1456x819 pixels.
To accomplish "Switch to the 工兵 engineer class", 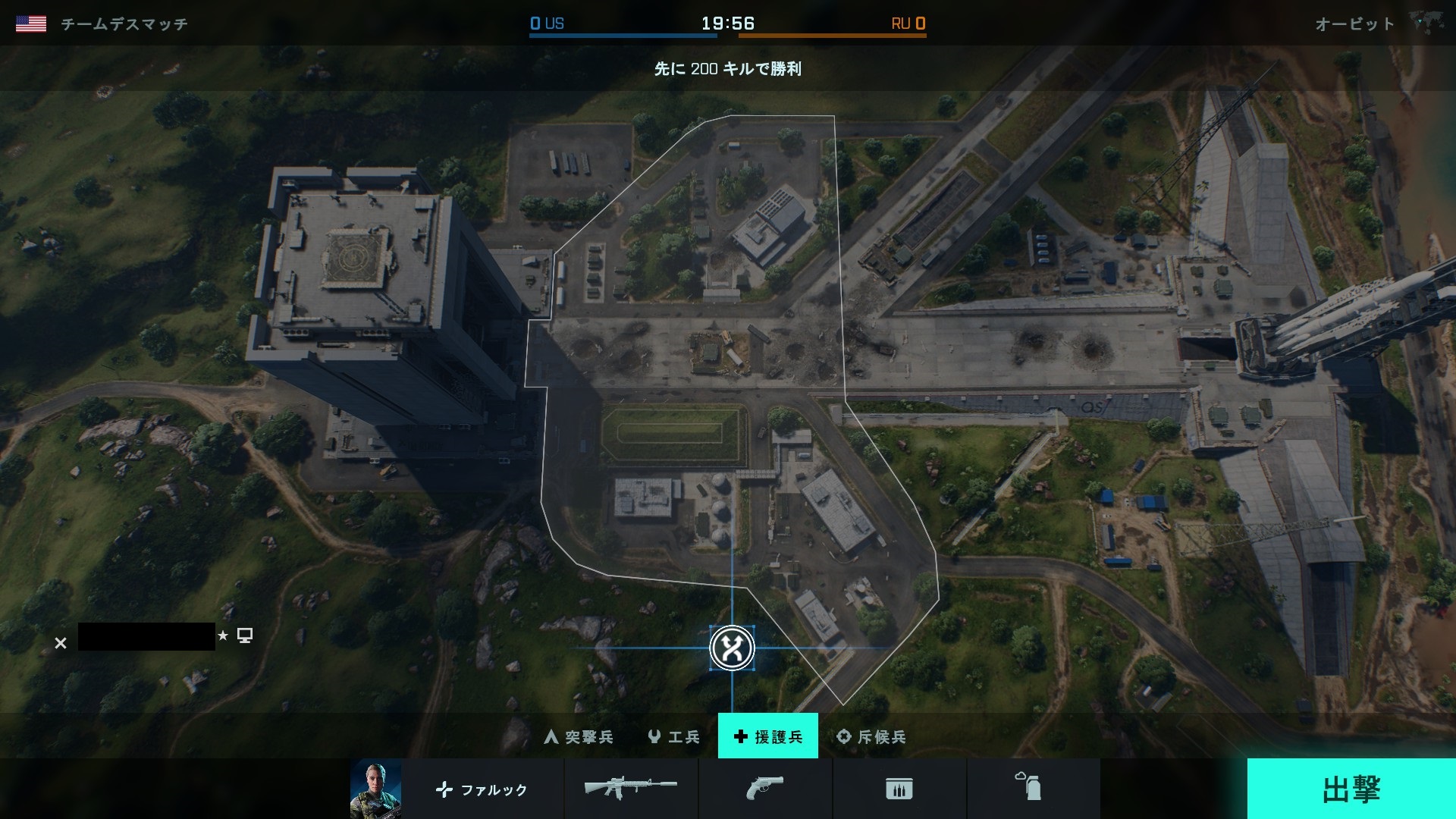I will pyautogui.click(x=673, y=736).
